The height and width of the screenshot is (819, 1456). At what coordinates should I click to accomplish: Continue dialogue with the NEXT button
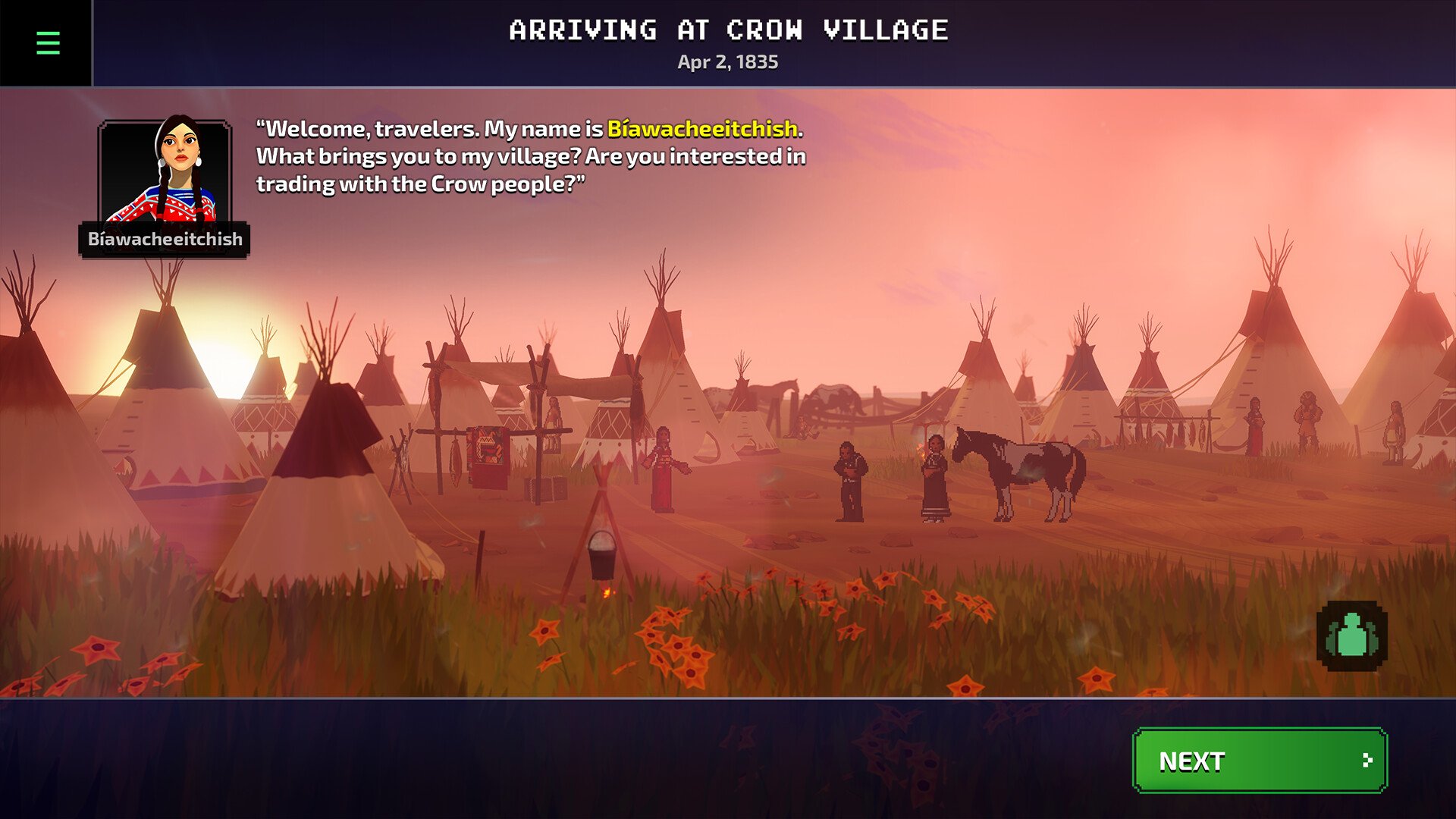tap(1260, 761)
